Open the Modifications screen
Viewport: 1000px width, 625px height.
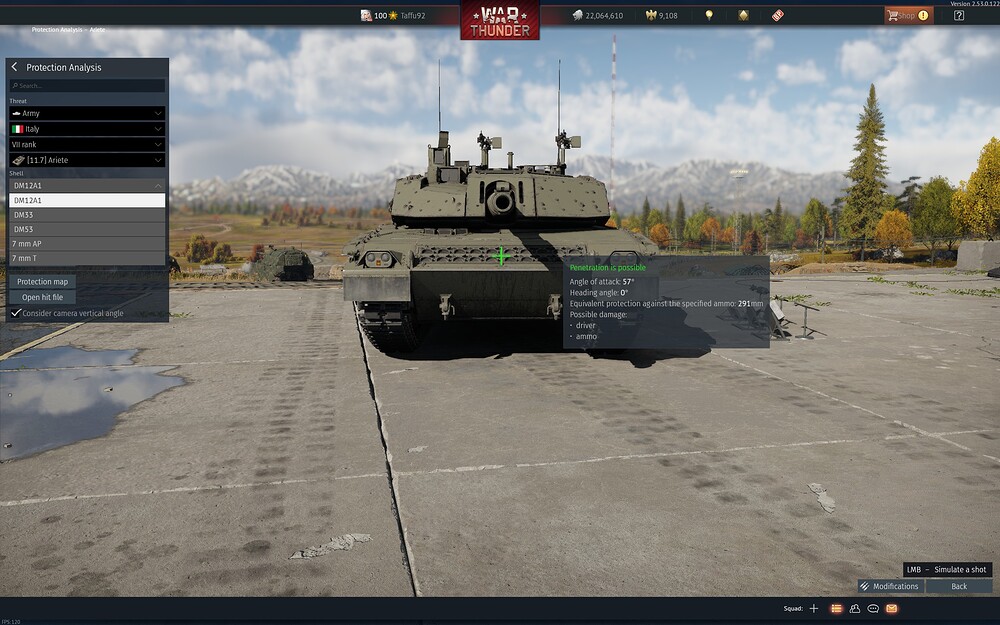click(889, 586)
